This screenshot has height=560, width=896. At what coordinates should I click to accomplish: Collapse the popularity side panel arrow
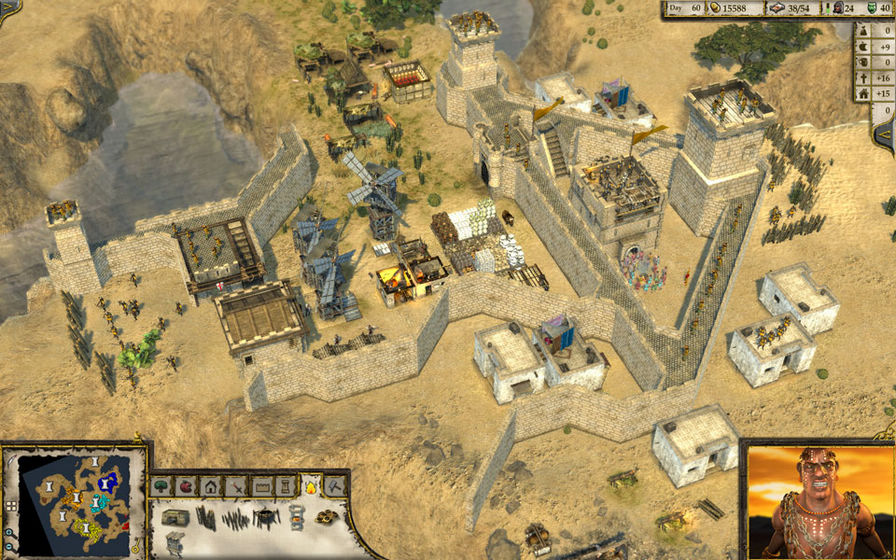click(x=885, y=134)
